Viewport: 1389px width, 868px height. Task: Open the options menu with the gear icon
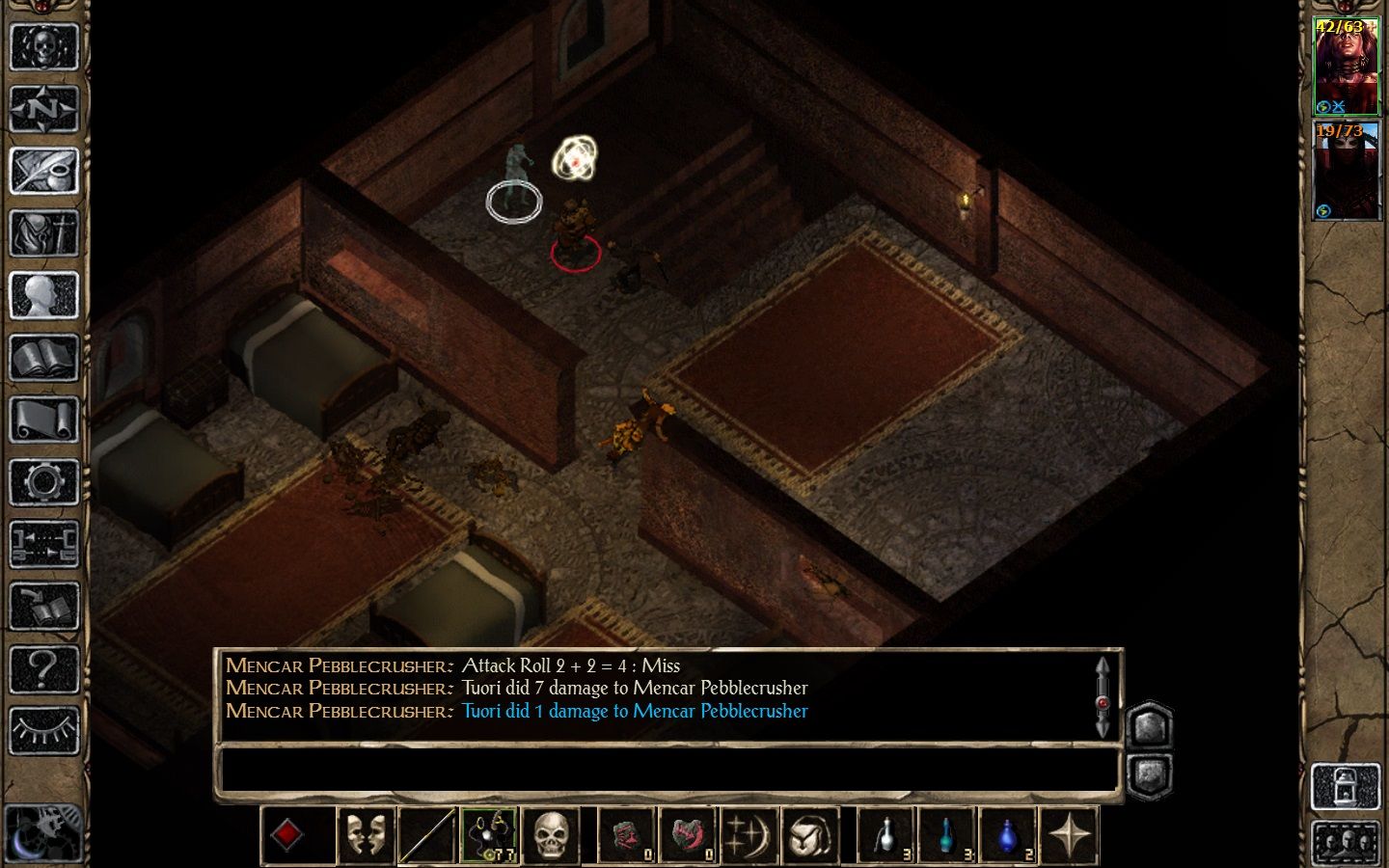pyautogui.click(x=43, y=482)
